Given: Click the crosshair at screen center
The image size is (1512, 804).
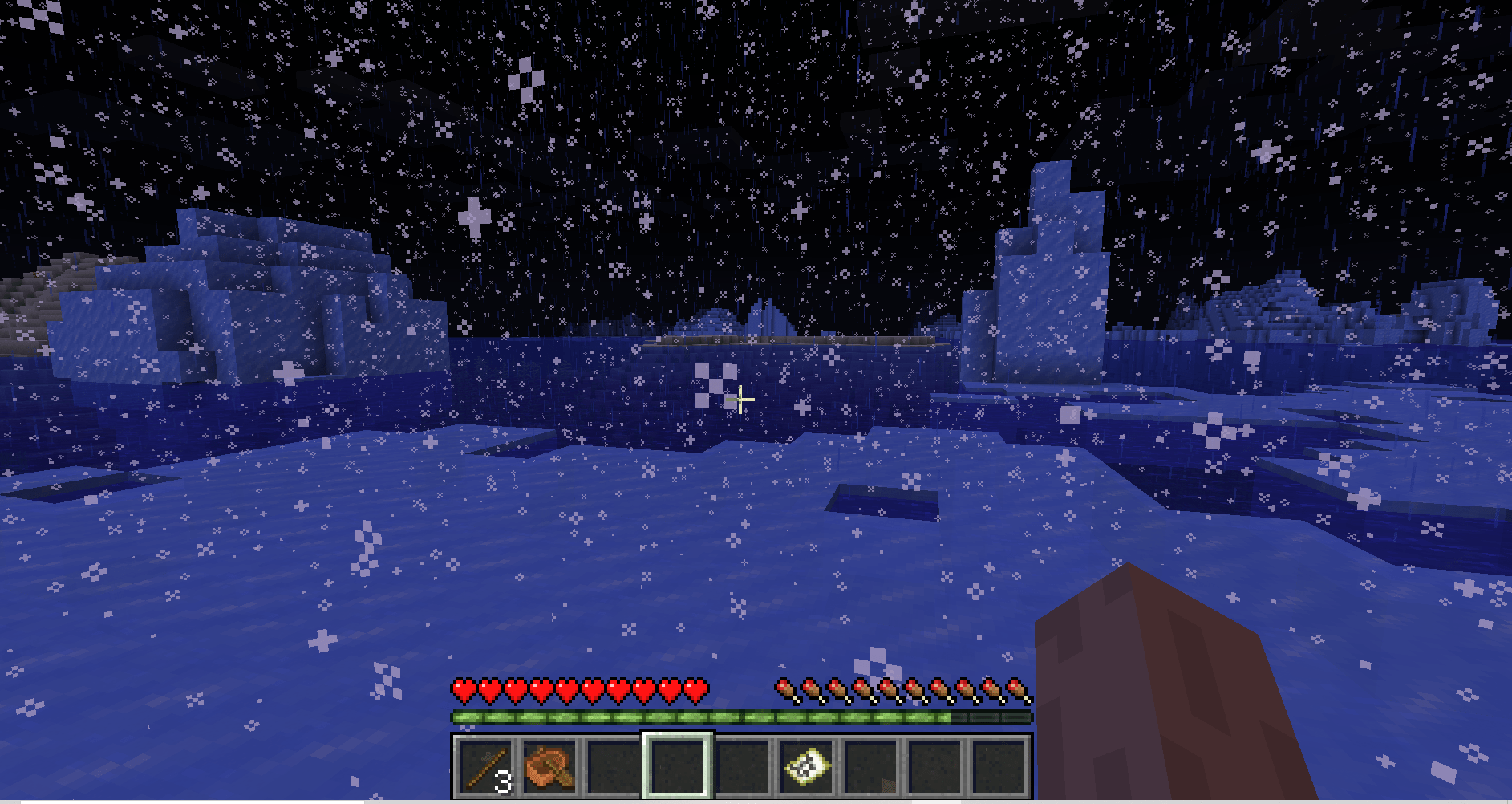Looking at the screenshot, I should tap(740, 399).
